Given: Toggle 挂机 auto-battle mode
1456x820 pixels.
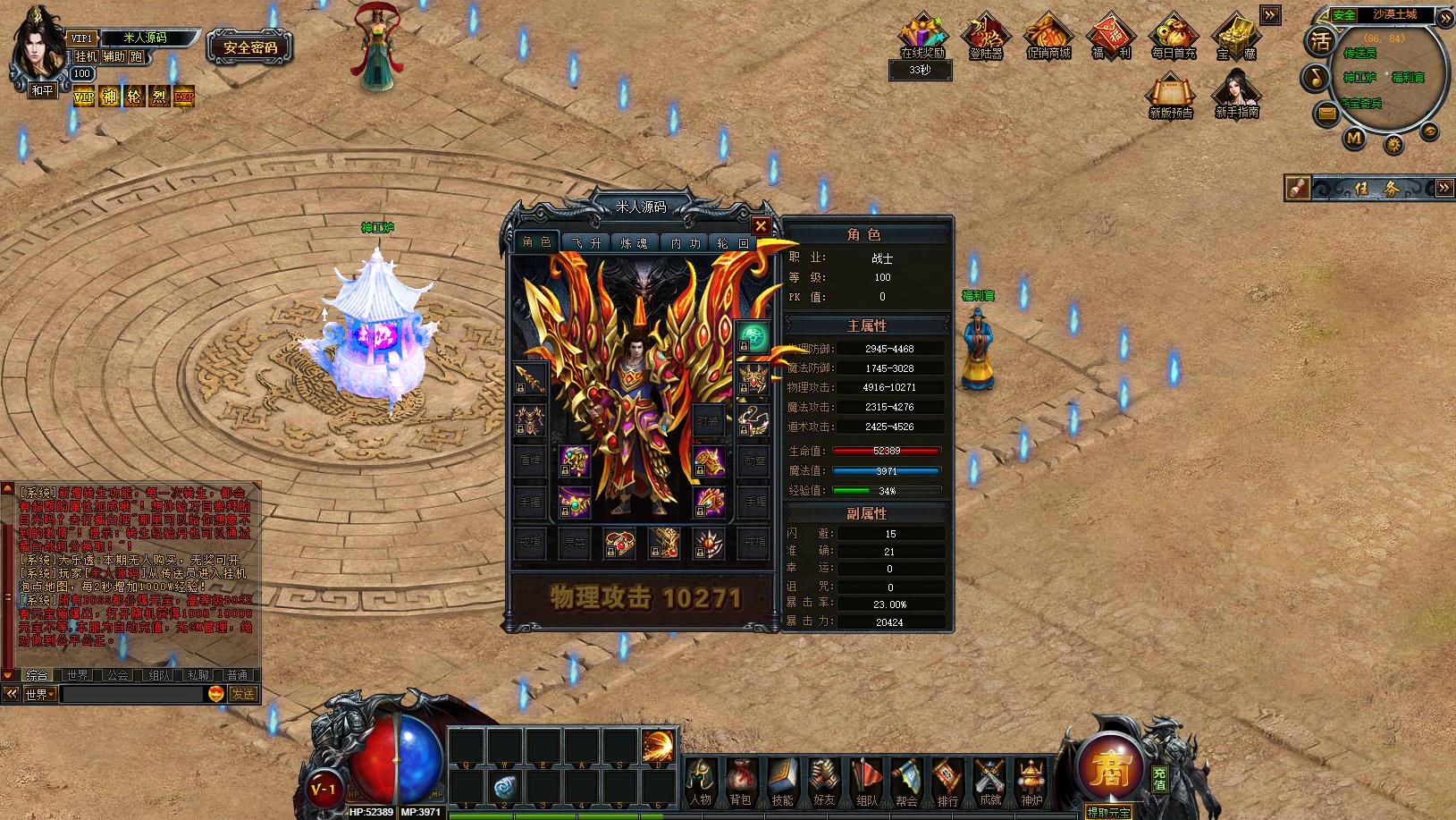Looking at the screenshot, I should 87,56.
